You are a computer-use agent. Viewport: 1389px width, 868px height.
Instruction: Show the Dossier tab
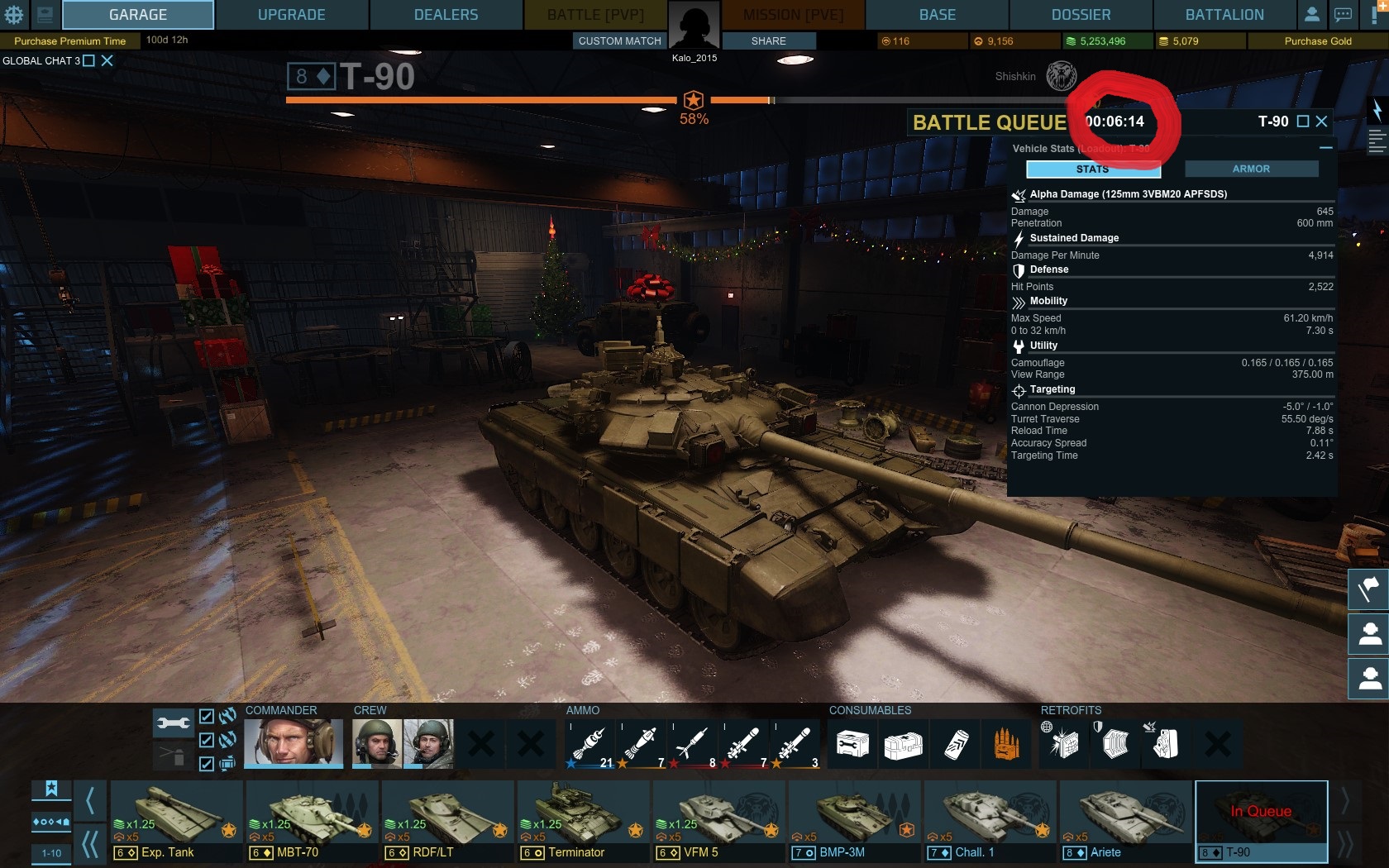pyautogui.click(x=1081, y=15)
